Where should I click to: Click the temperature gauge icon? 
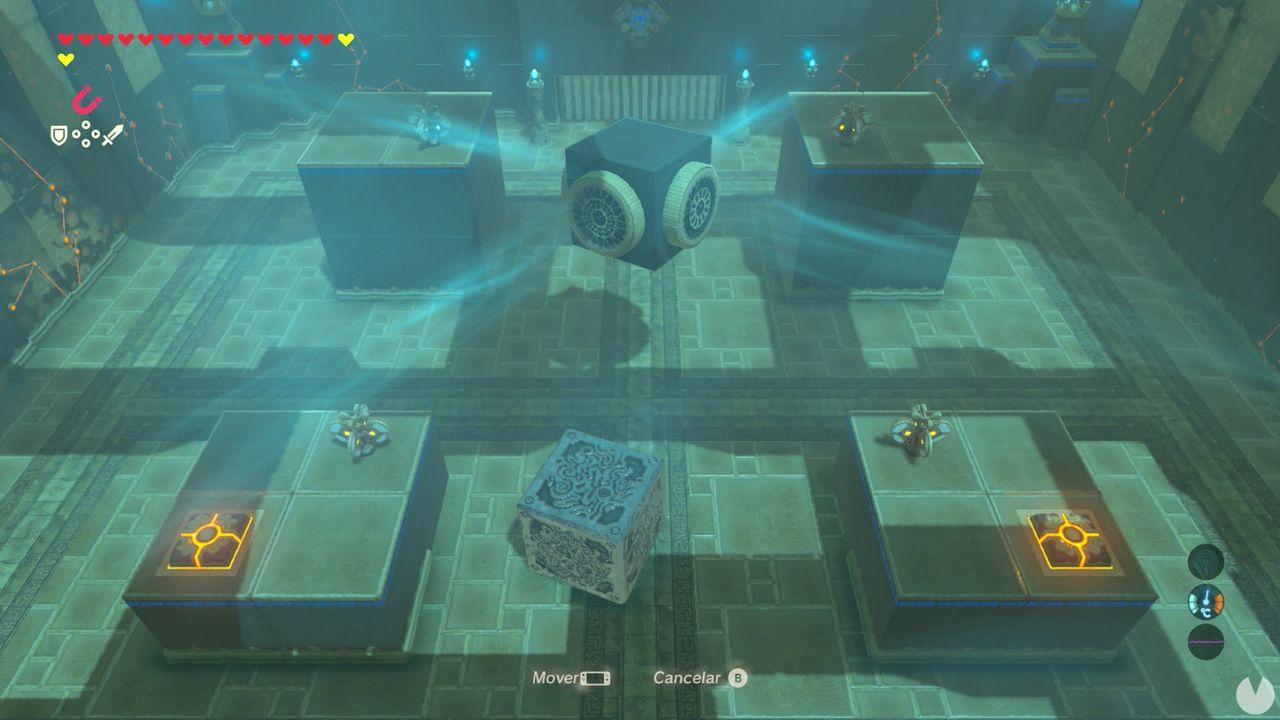point(1206,603)
